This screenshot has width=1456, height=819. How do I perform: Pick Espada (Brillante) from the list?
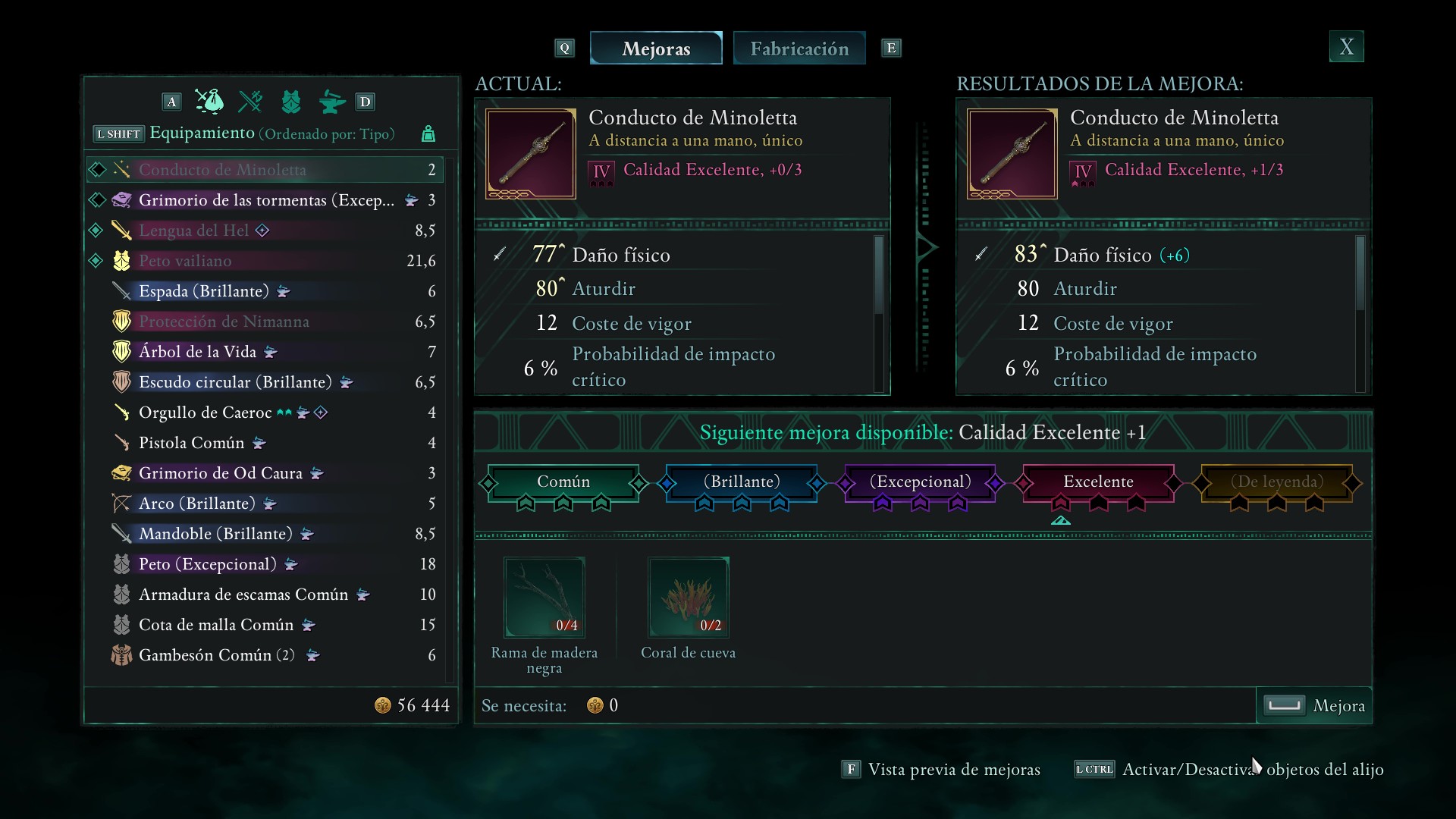tap(203, 291)
